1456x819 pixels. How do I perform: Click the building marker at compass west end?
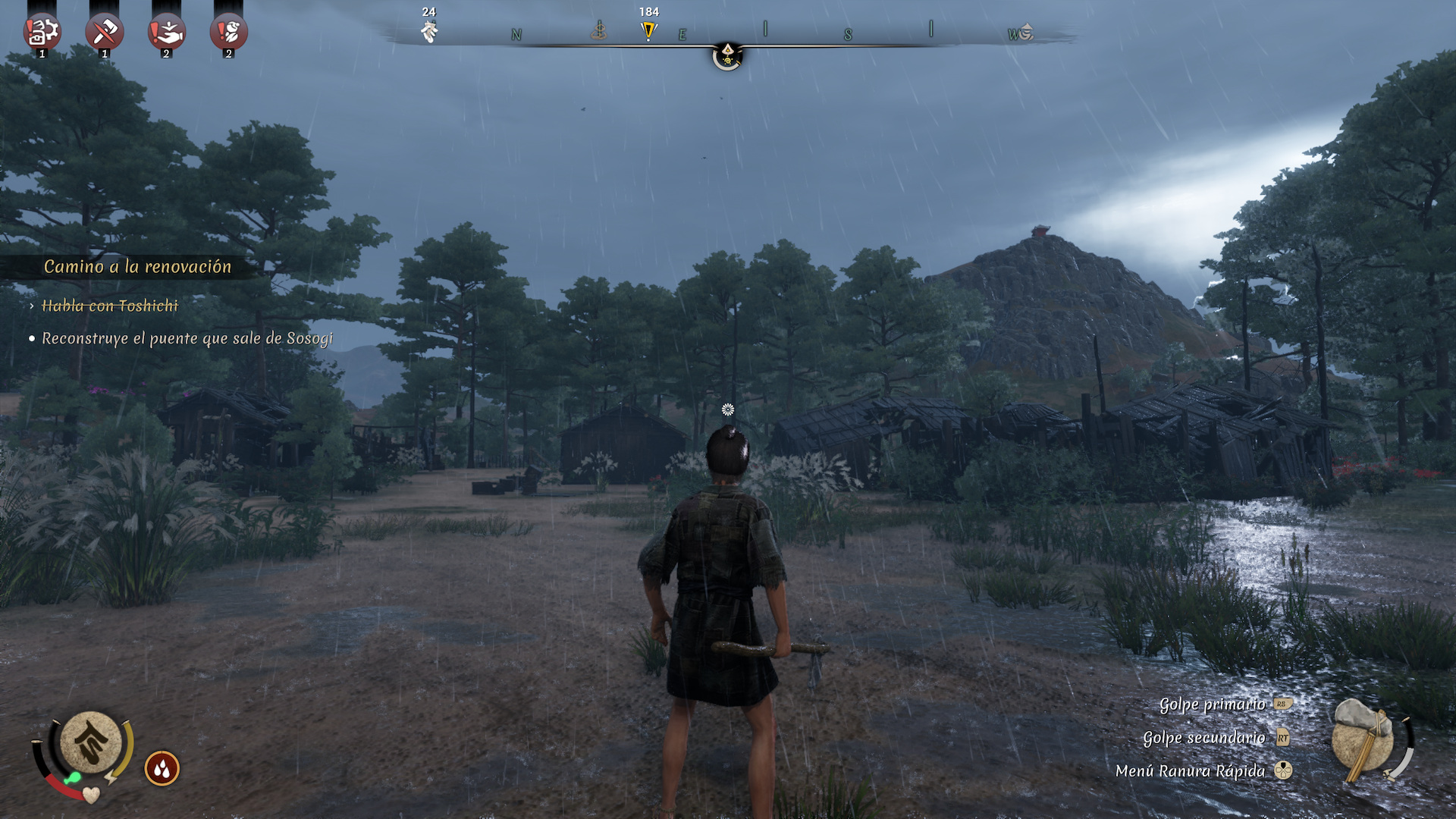[1025, 33]
